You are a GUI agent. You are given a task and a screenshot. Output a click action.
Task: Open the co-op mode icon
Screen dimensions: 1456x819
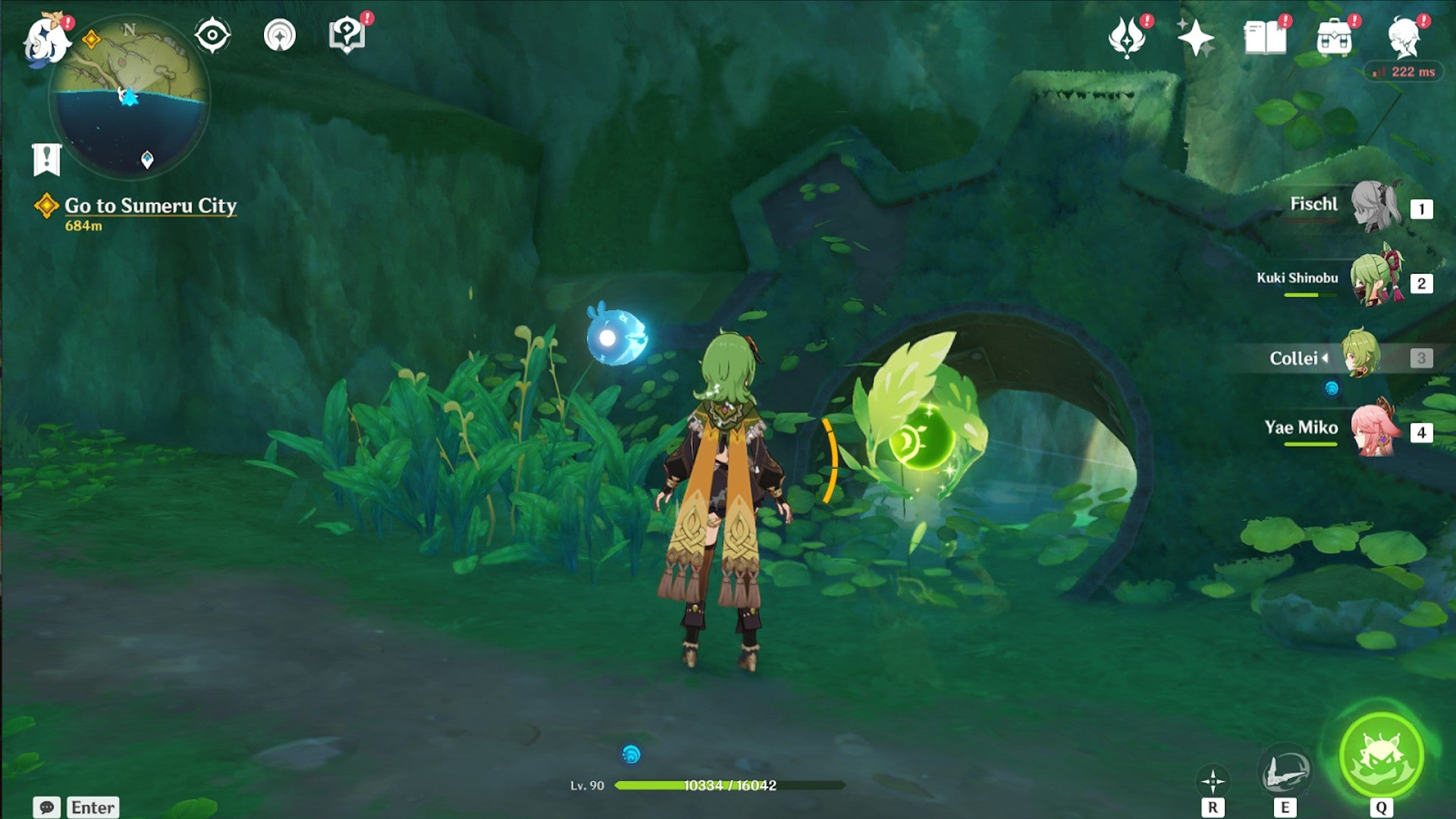click(x=280, y=36)
